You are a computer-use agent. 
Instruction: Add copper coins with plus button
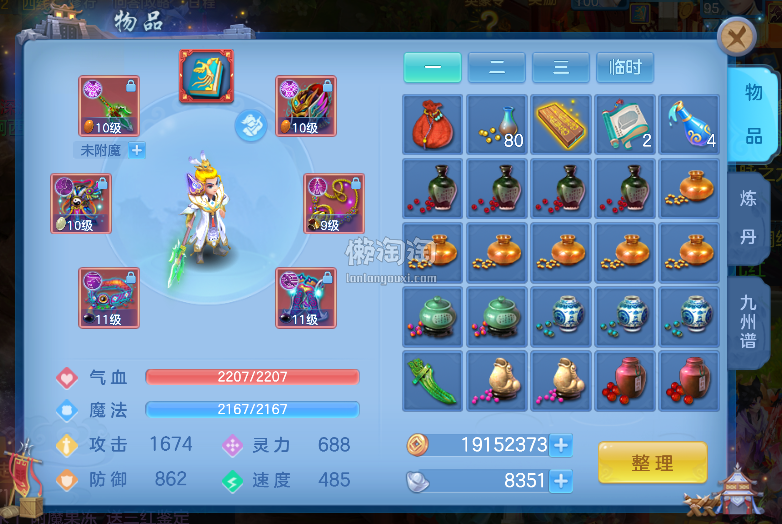[x=561, y=445]
